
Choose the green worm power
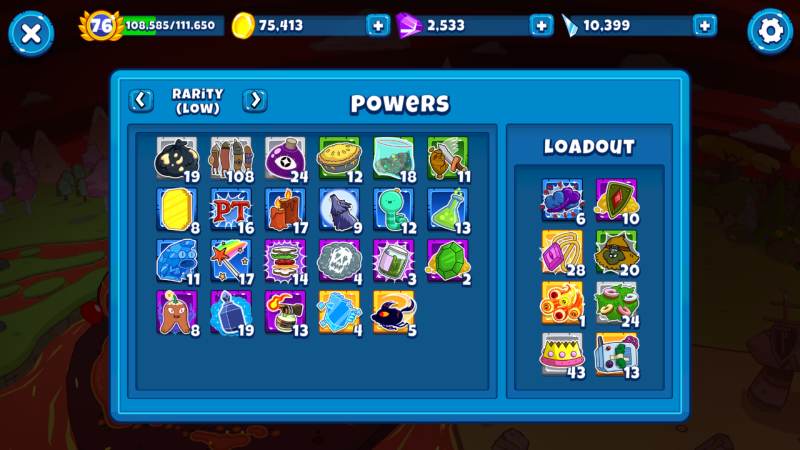[393, 211]
